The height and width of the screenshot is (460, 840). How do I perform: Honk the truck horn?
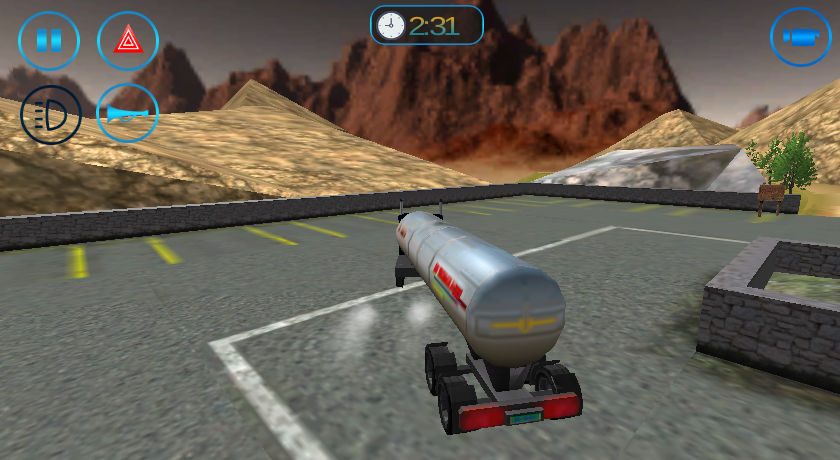click(x=127, y=113)
